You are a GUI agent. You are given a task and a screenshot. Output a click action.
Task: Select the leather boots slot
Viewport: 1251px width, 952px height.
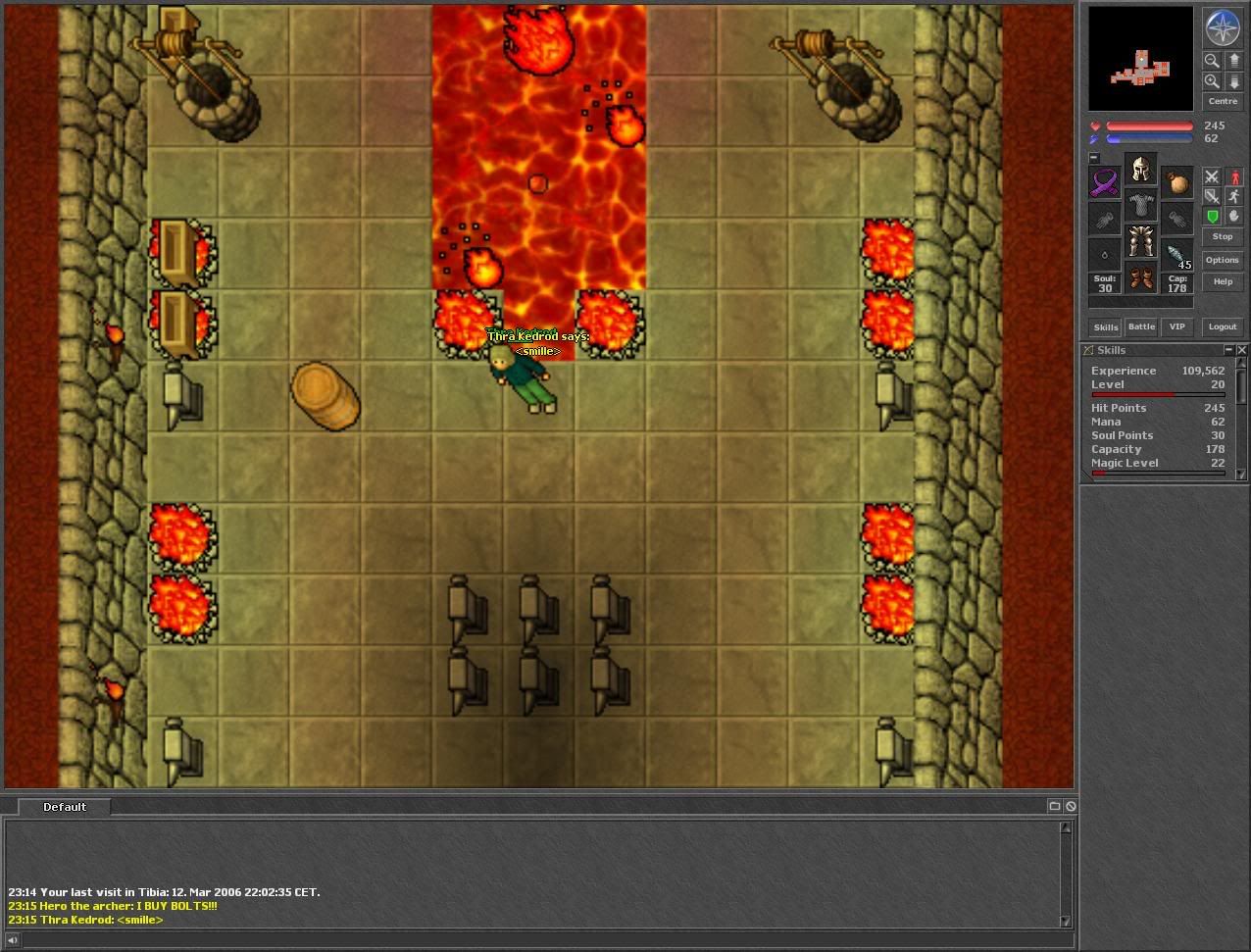pos(1140,279)
